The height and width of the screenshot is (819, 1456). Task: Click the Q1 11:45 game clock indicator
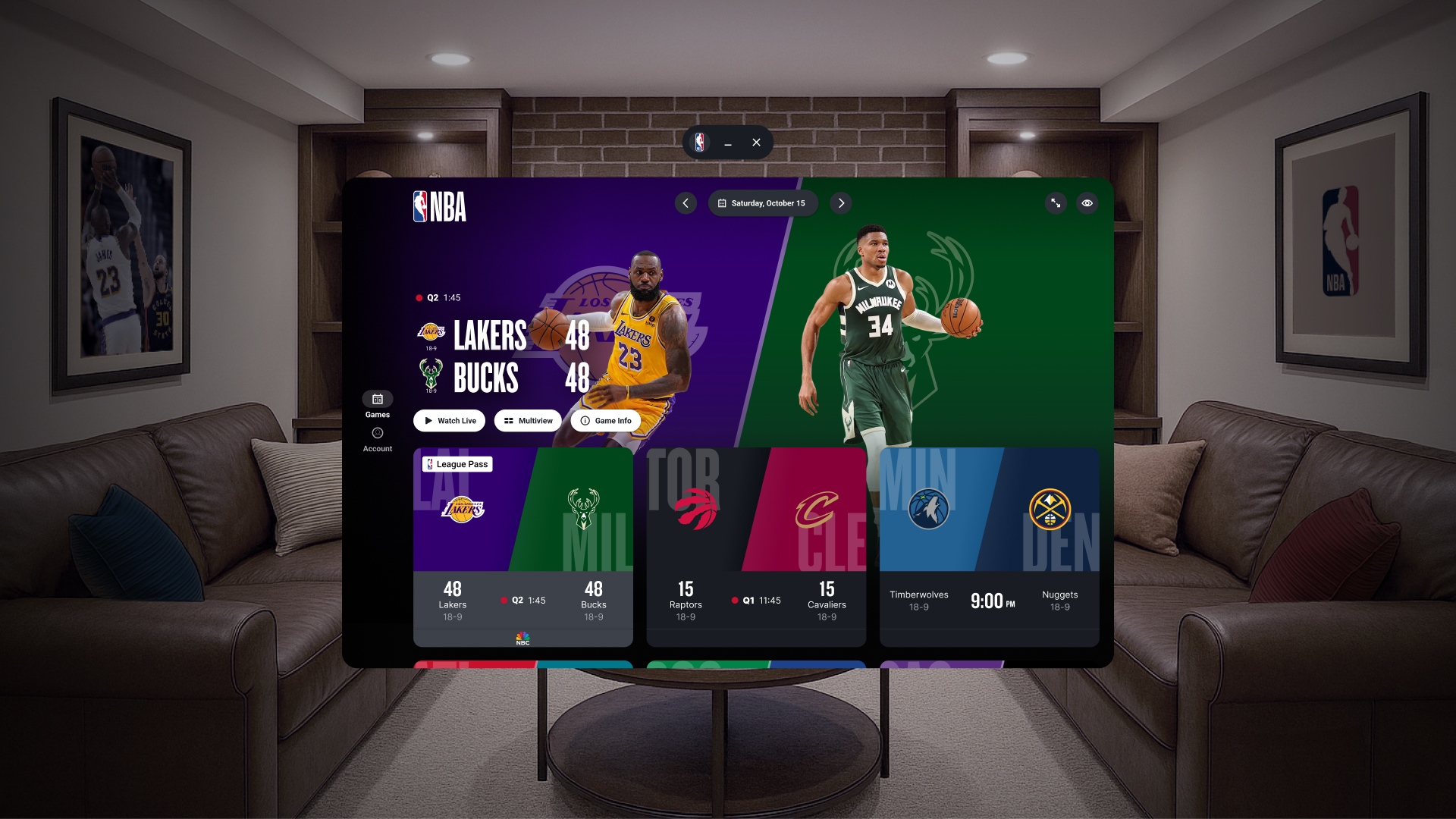756,600
